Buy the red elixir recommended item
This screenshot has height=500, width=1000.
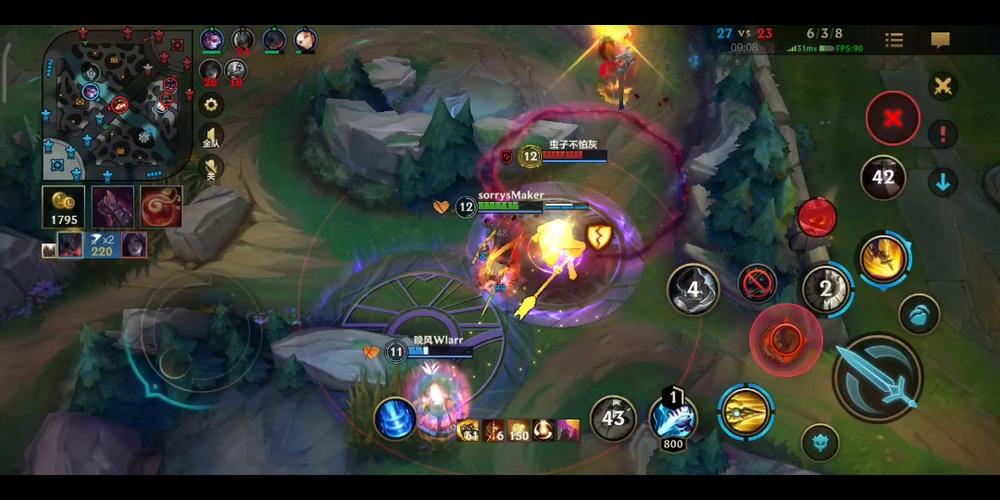tap(161, 207)
